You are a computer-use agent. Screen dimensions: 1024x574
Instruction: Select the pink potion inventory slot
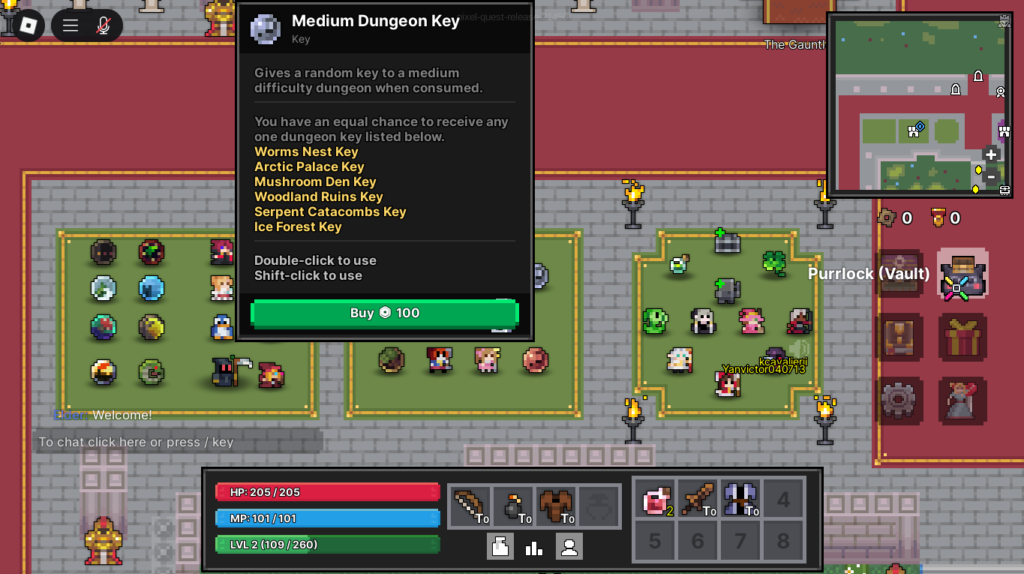point(655,499)
